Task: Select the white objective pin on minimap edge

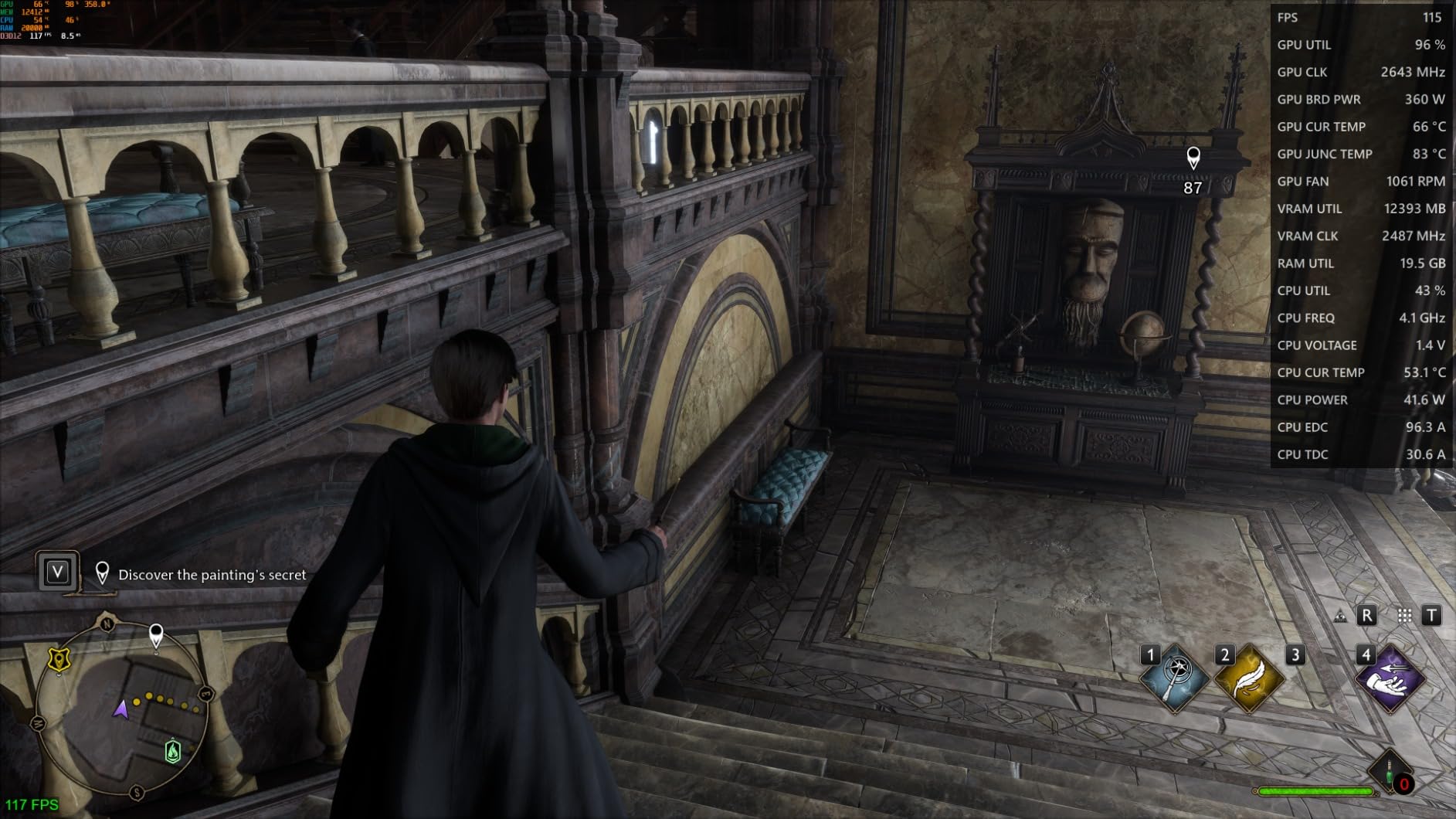Action: [x=156, y=636]
